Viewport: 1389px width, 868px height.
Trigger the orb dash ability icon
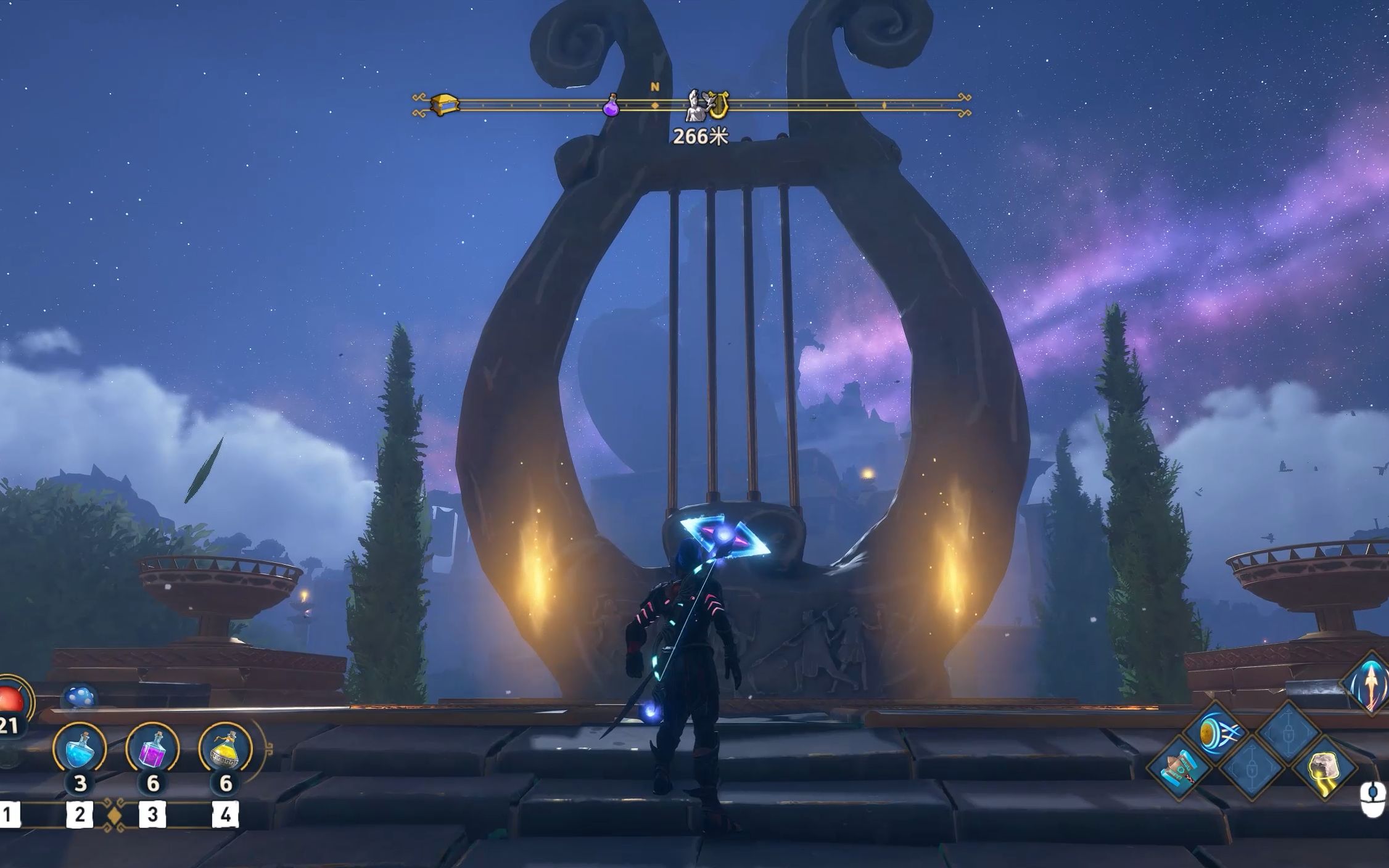[x=1215, y=733]
